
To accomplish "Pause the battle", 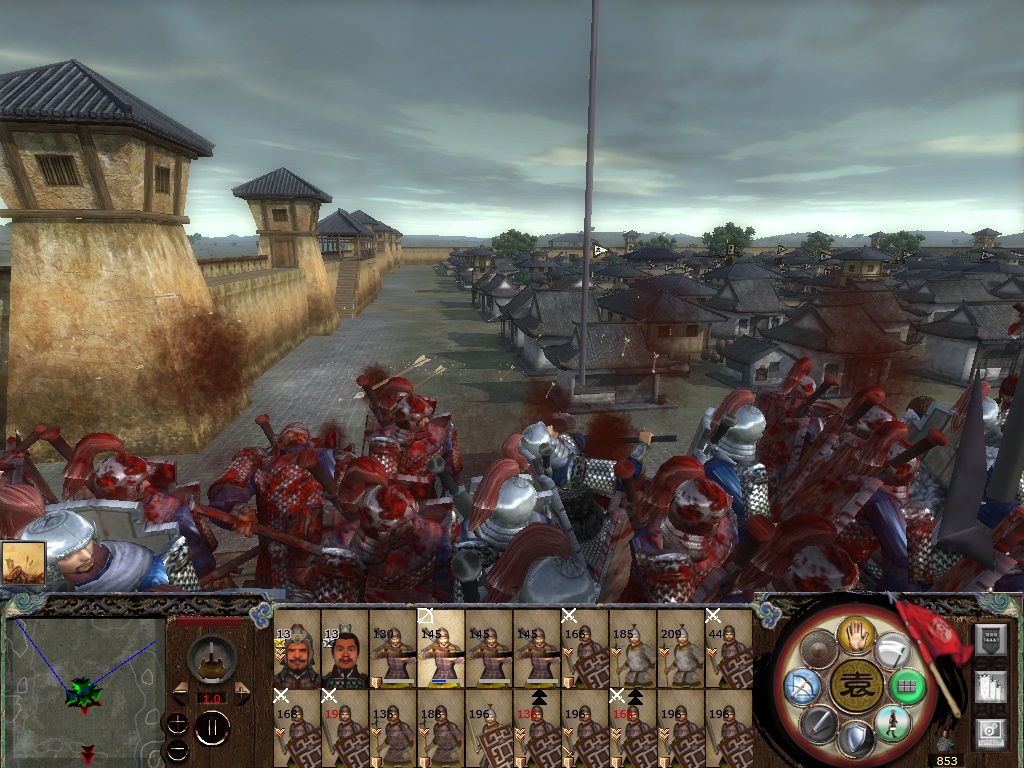I will point(212,727).
